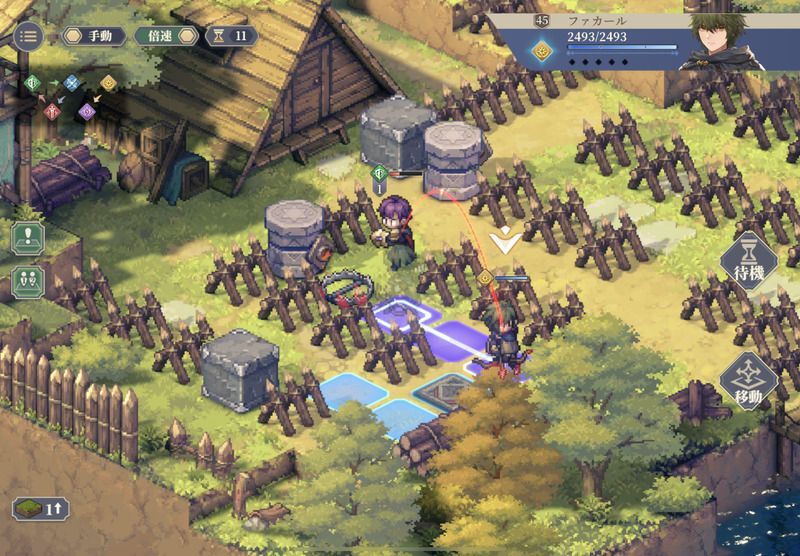Select the purple-haired enemy unit with marker

(x=392, y=228)
